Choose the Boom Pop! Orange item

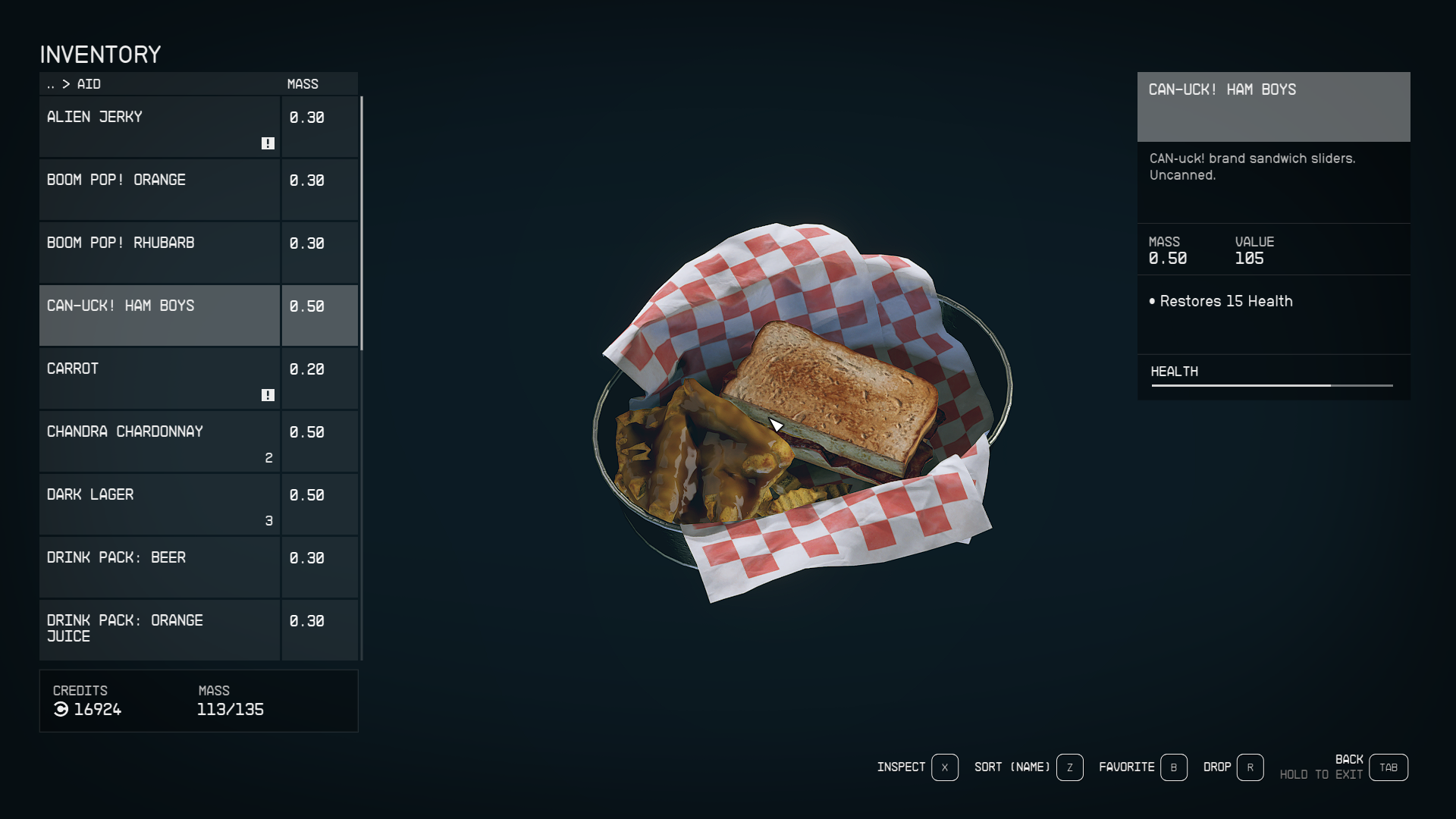(159, 190)
